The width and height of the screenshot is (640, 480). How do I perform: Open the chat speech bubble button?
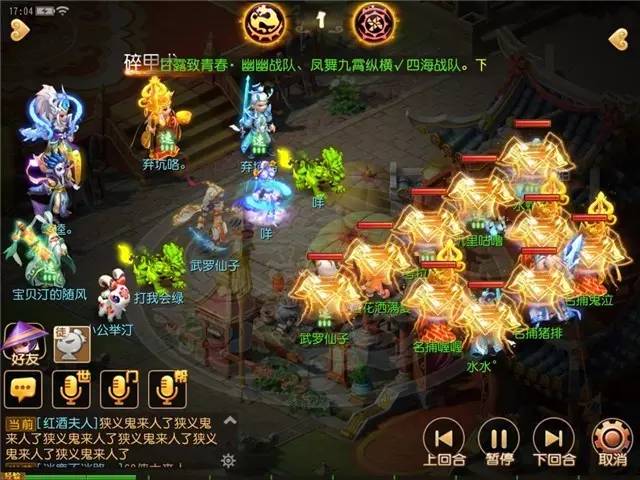(22, 388)
